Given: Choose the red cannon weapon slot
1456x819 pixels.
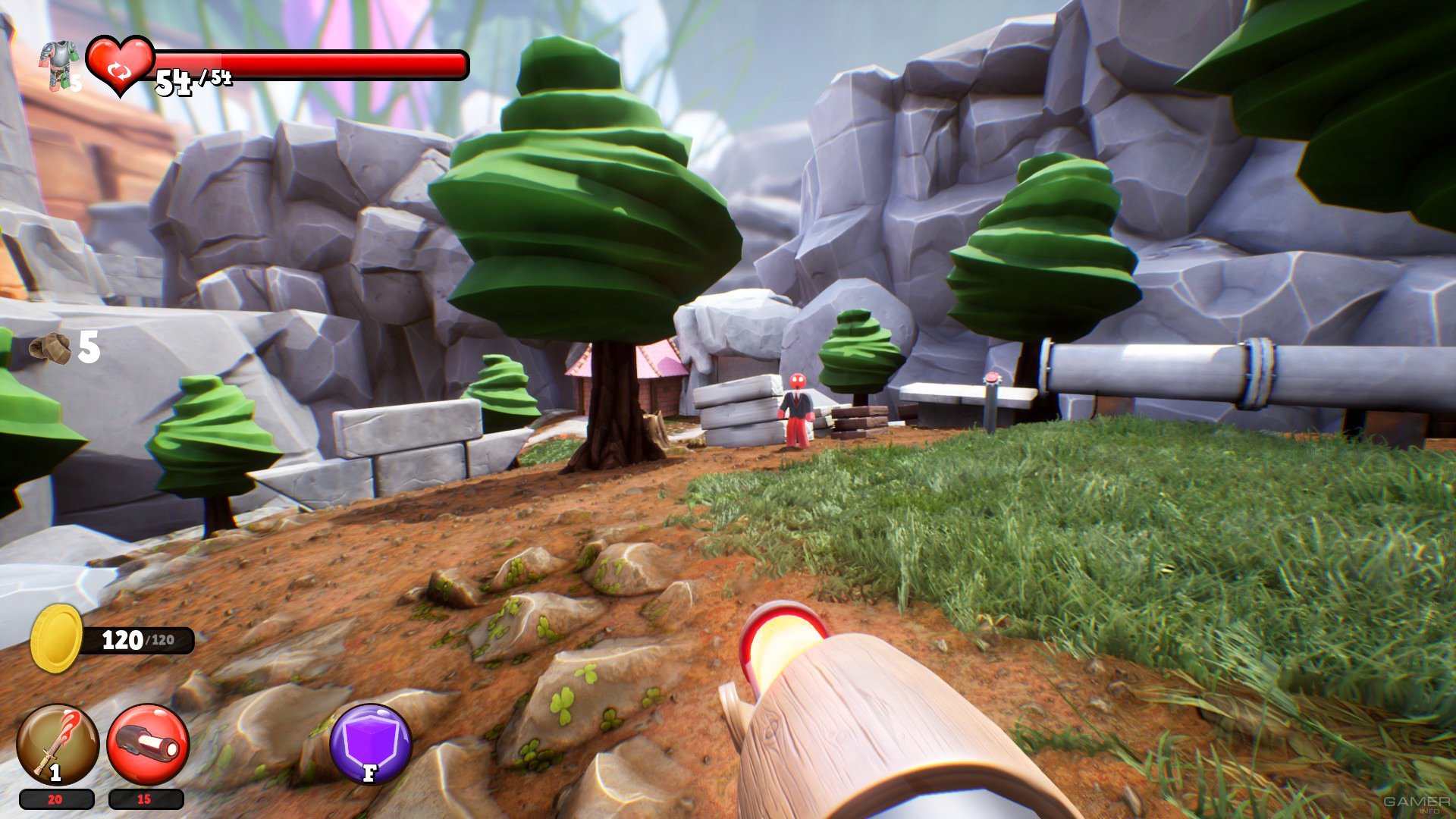Looking at the screenshot, I should [x=148, y=745].
